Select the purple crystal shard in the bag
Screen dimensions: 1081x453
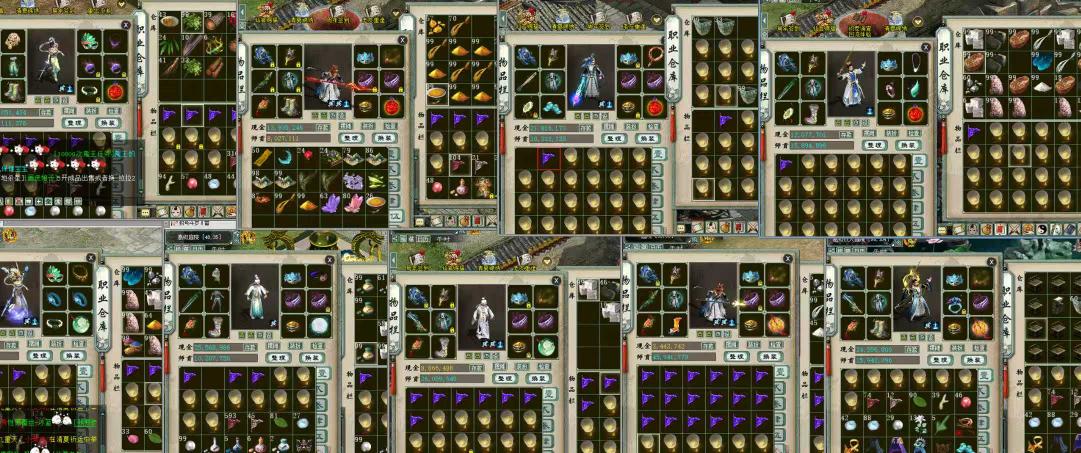pyautogui.click(x=331, y=203)
